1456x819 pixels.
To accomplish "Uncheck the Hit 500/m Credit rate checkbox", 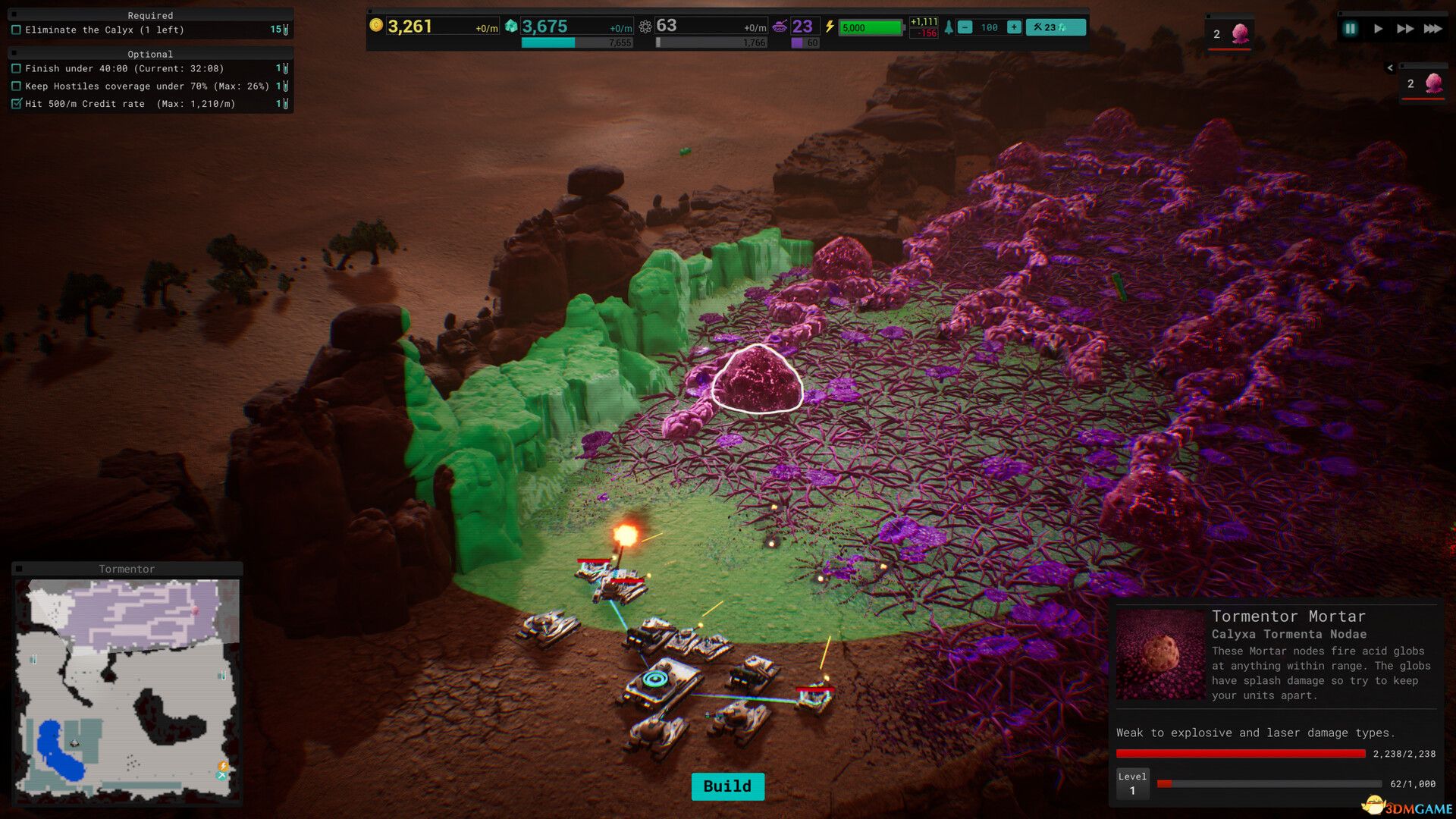I will tap(17, 104).
